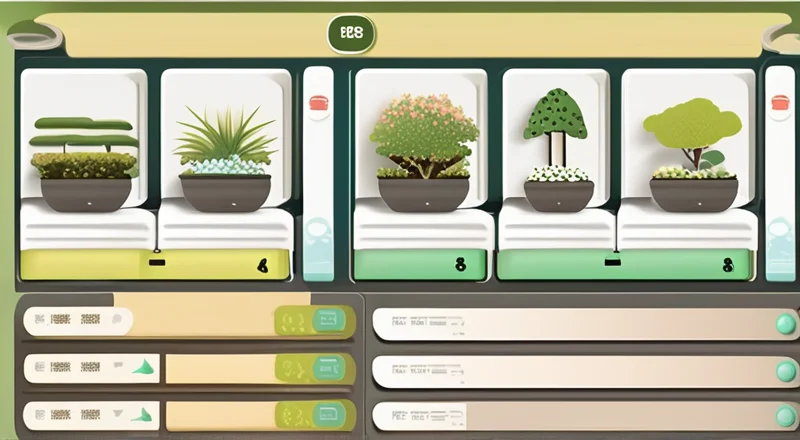The height and width of the screenshot is (440, 800).
Task: Click the red icon beside the round-canopy tree card
Action: pyautogui.click(x=780, y=102)
